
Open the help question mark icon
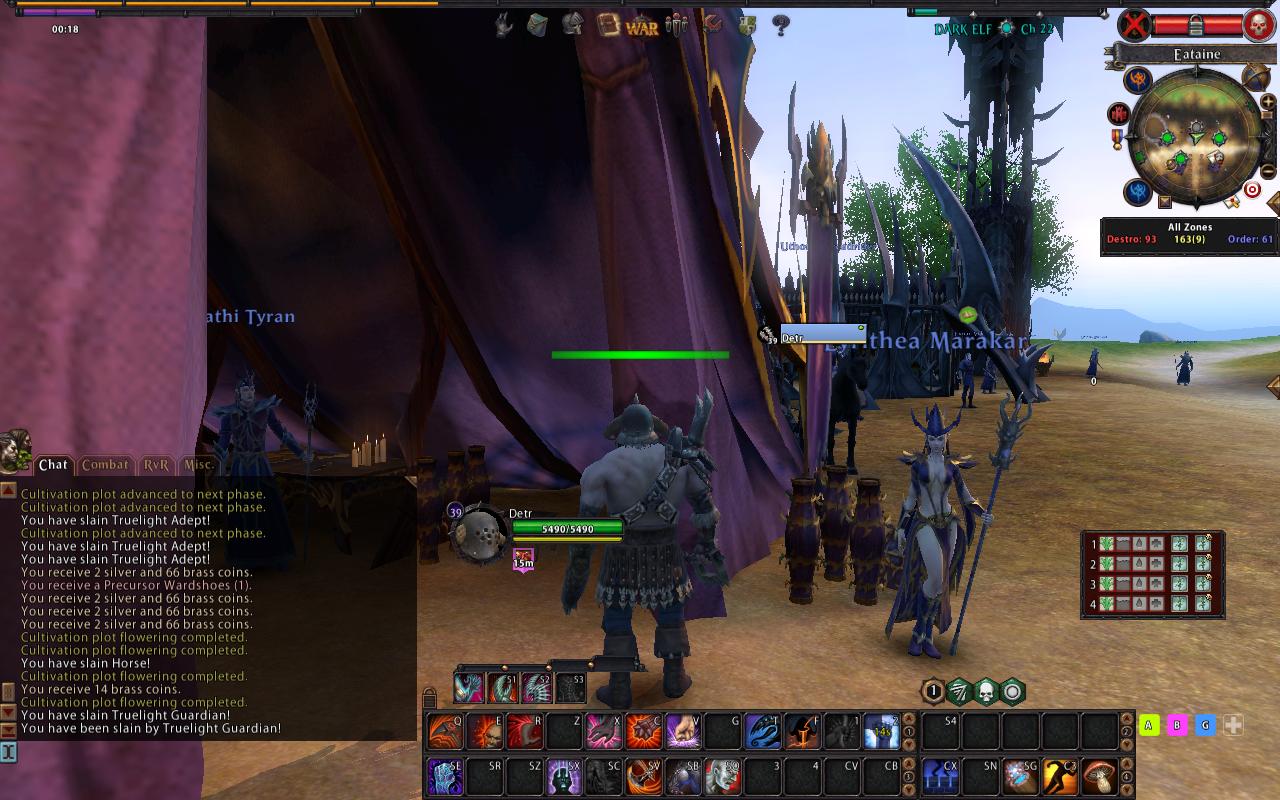click(781, 26)
